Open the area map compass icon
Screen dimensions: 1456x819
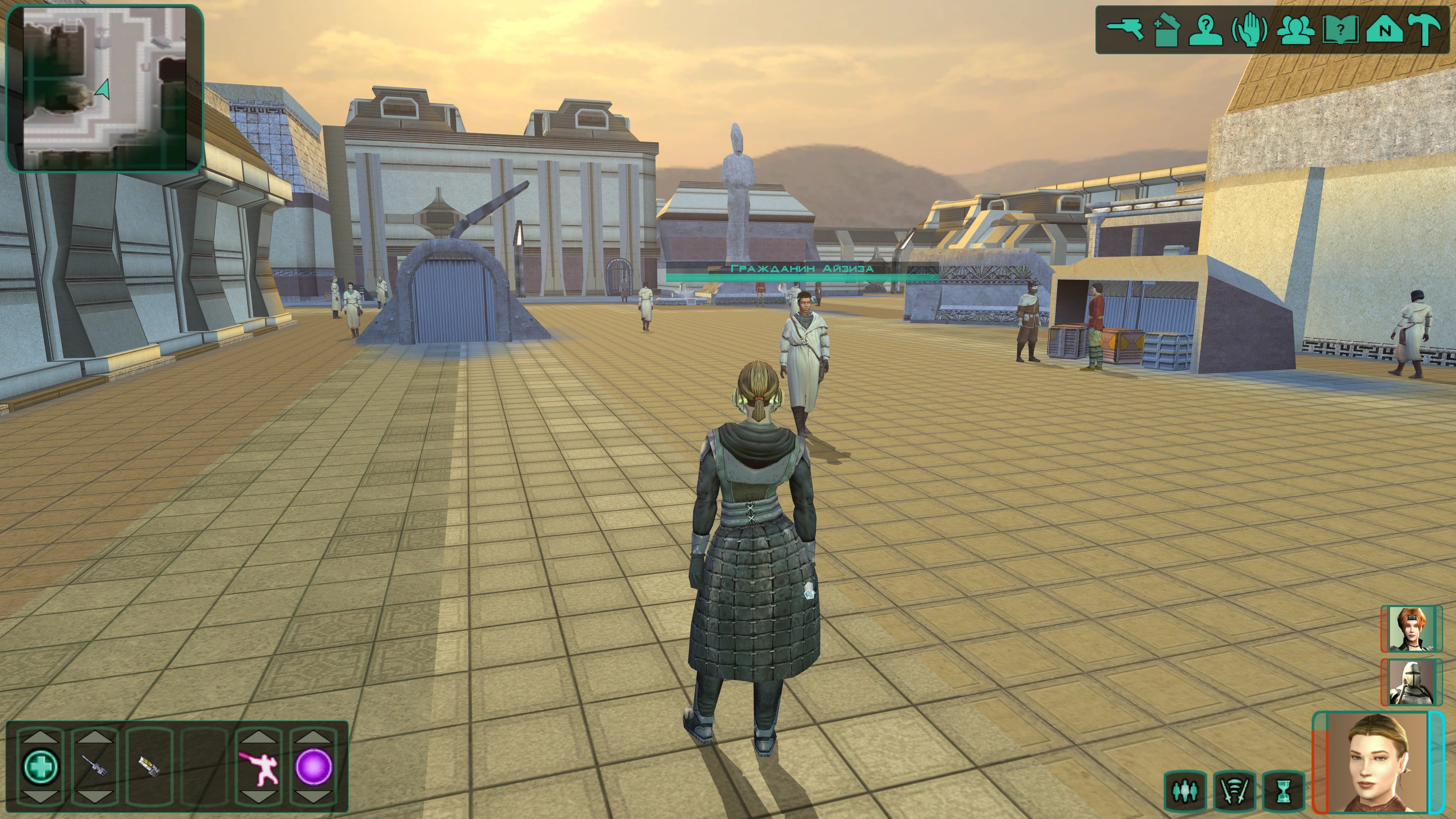coord(1384,30)
